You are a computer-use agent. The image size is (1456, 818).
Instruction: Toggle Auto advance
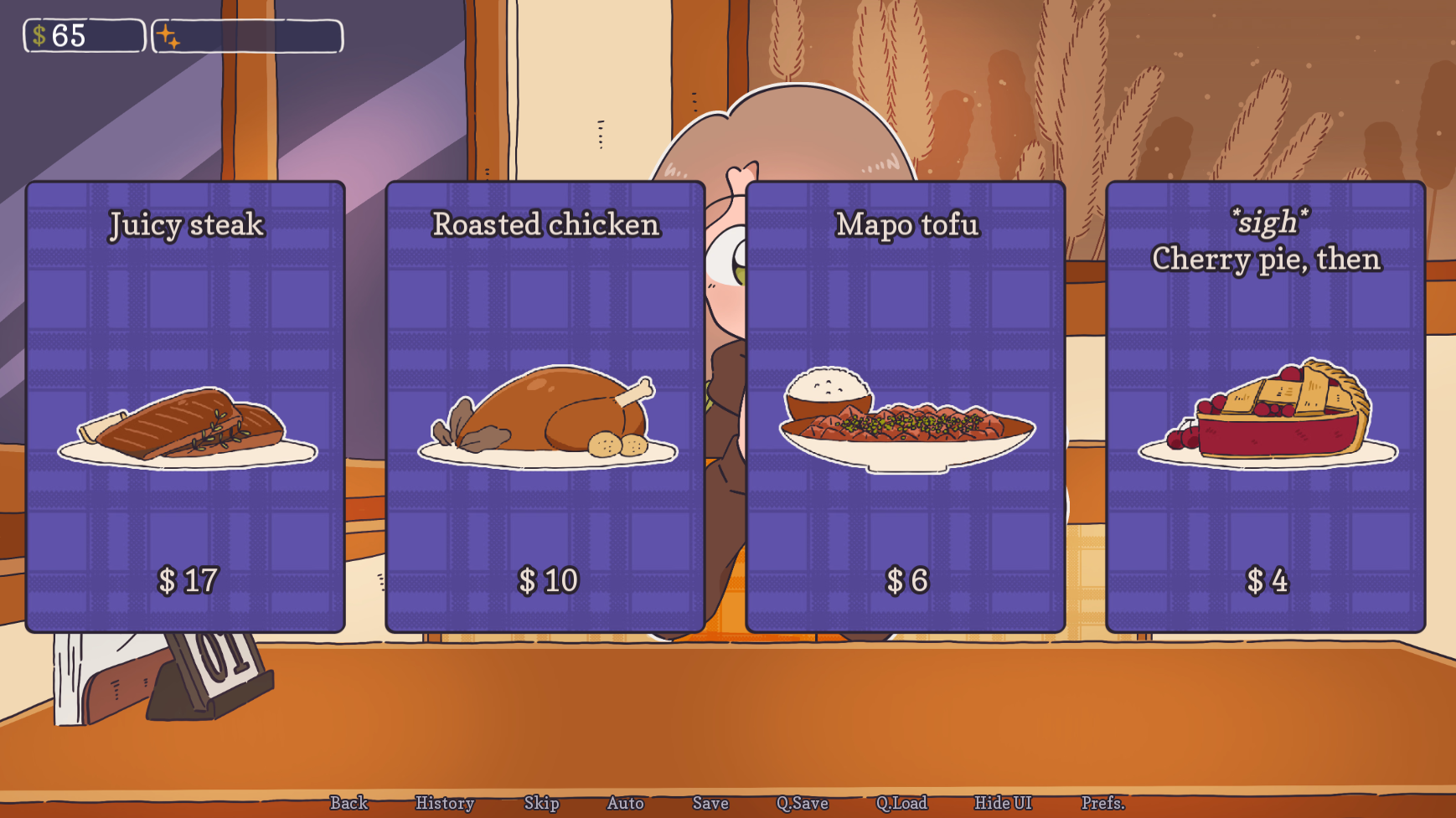click(625, 803)
